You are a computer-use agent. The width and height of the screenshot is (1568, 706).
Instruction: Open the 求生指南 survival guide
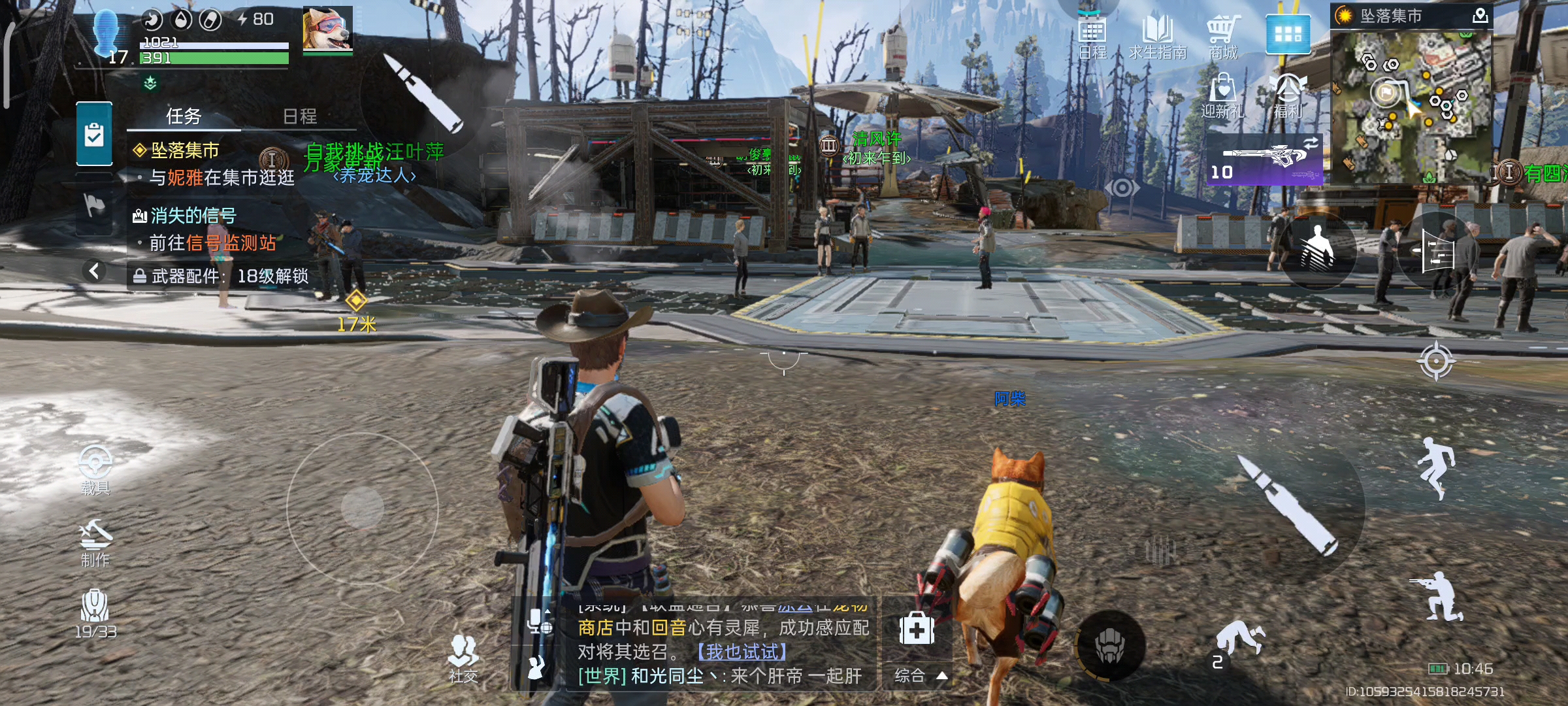[1157, 37]
